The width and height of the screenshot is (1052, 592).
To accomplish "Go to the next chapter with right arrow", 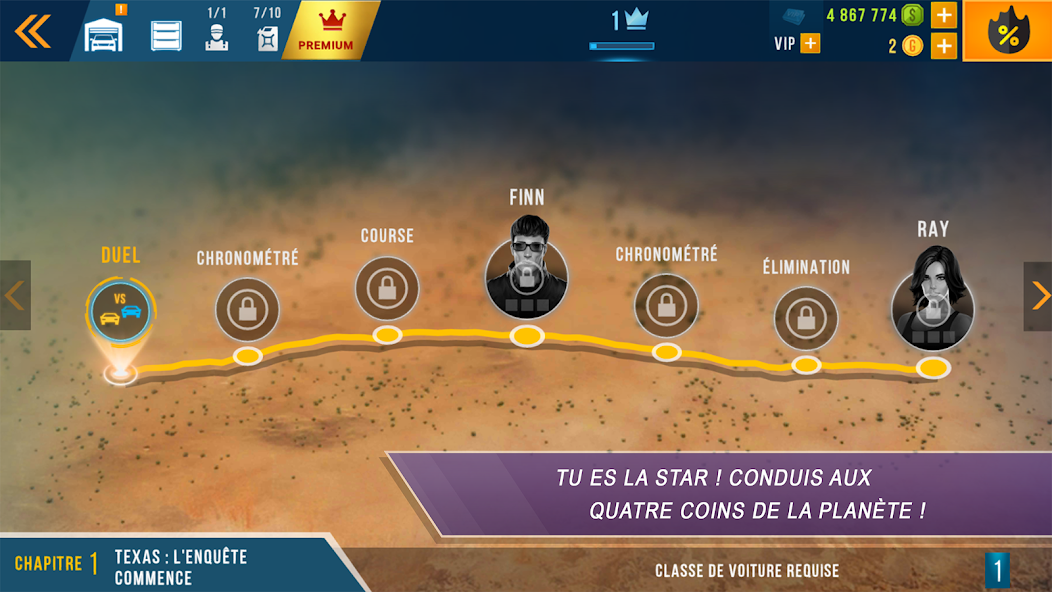I will [1038, 296].
